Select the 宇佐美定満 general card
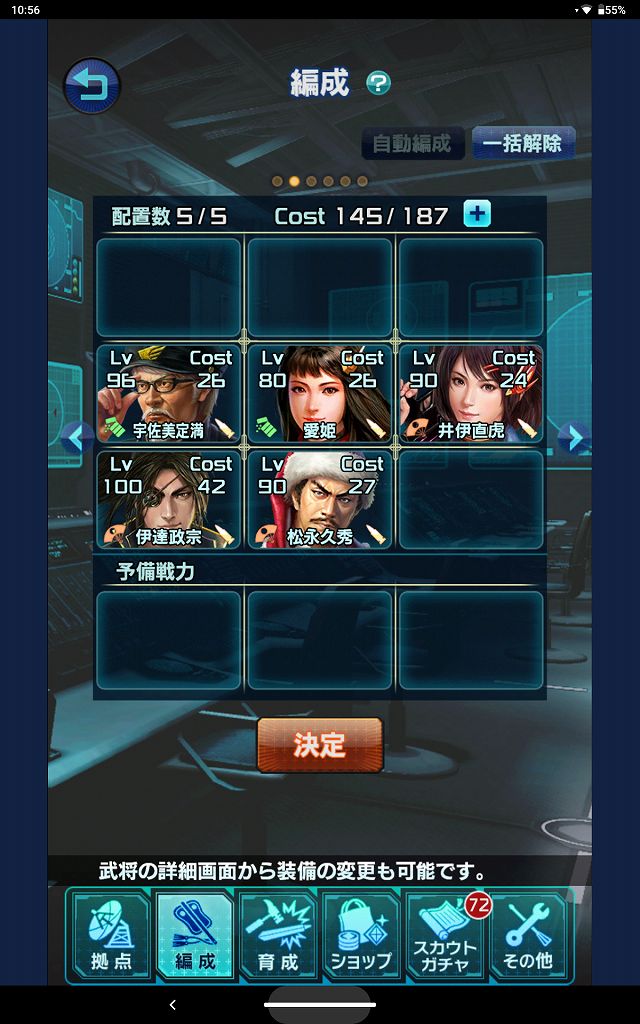 tap(169, 394)
